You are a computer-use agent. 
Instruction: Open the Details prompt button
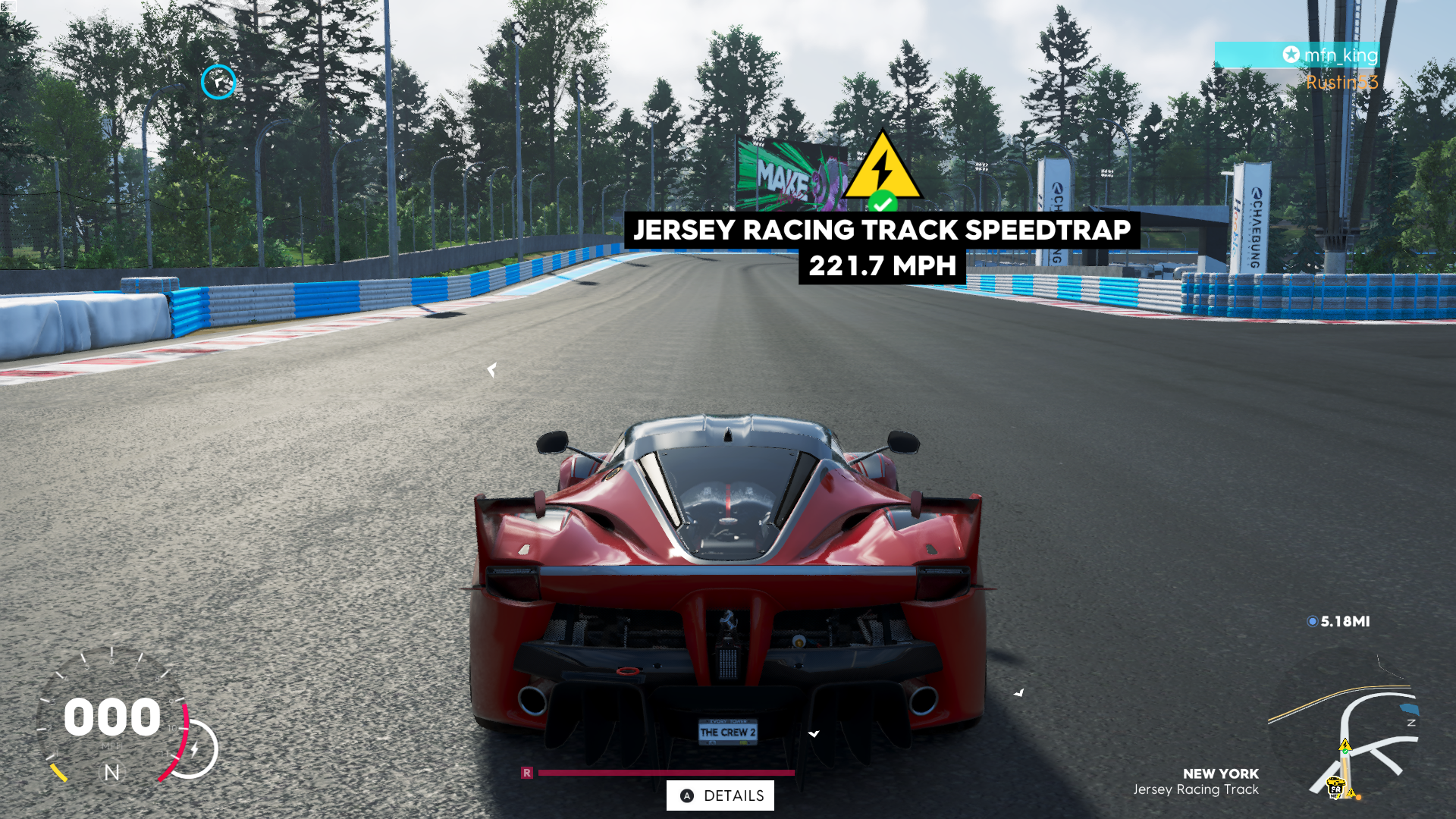(720, 795)
